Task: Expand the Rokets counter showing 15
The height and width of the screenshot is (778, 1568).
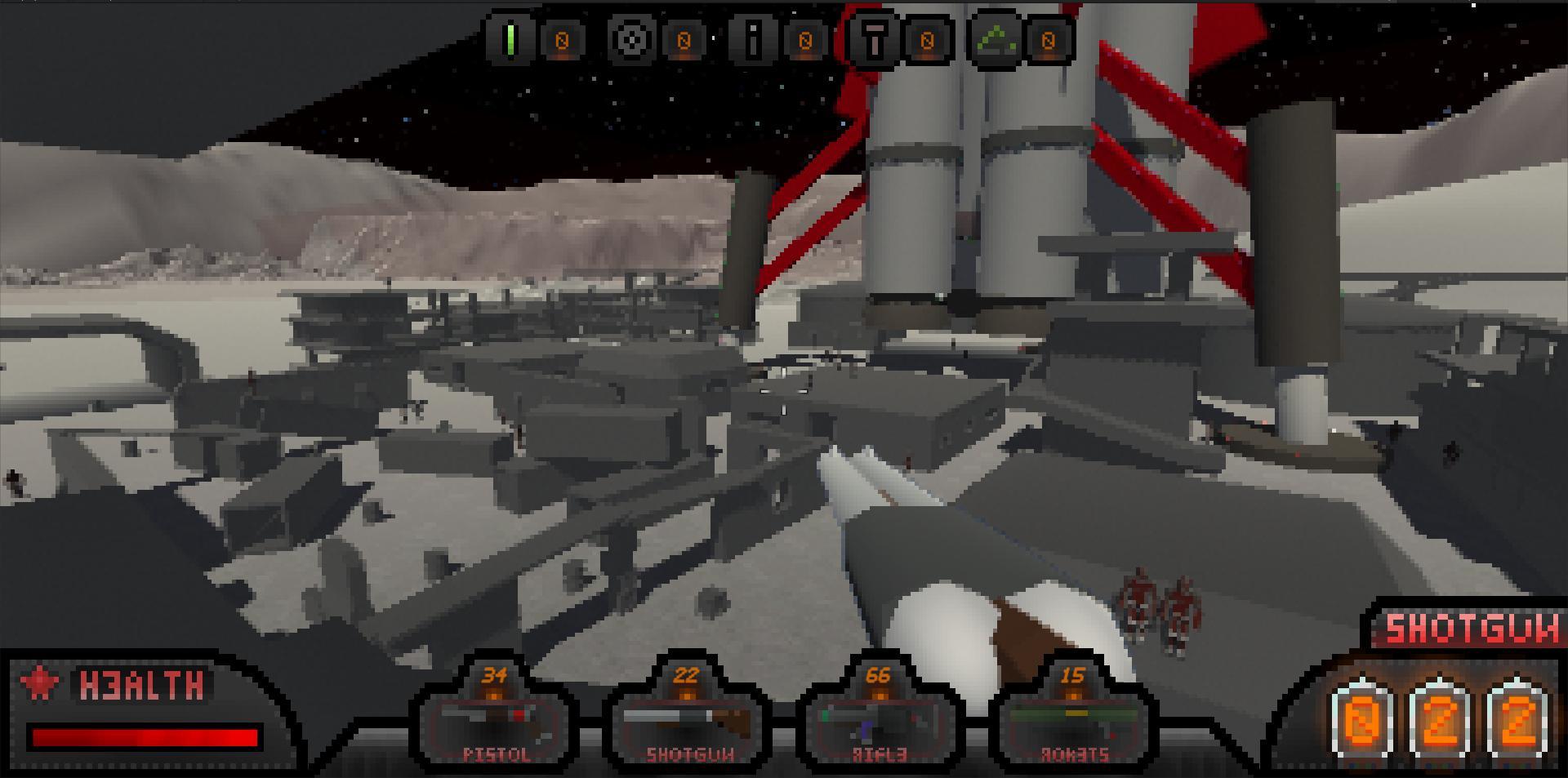Action: [x=1074, y=676]
